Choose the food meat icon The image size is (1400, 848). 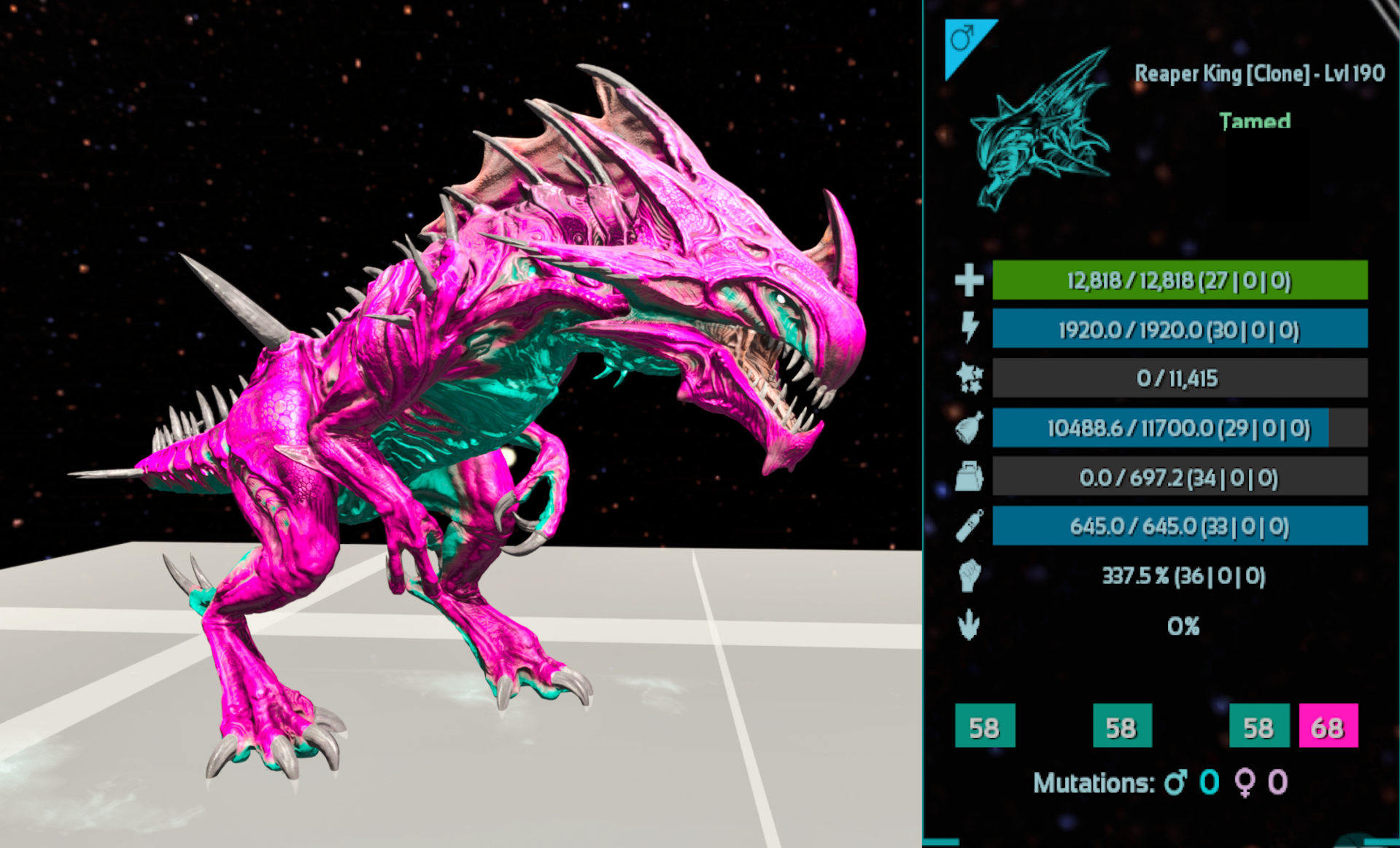(969, 428)
